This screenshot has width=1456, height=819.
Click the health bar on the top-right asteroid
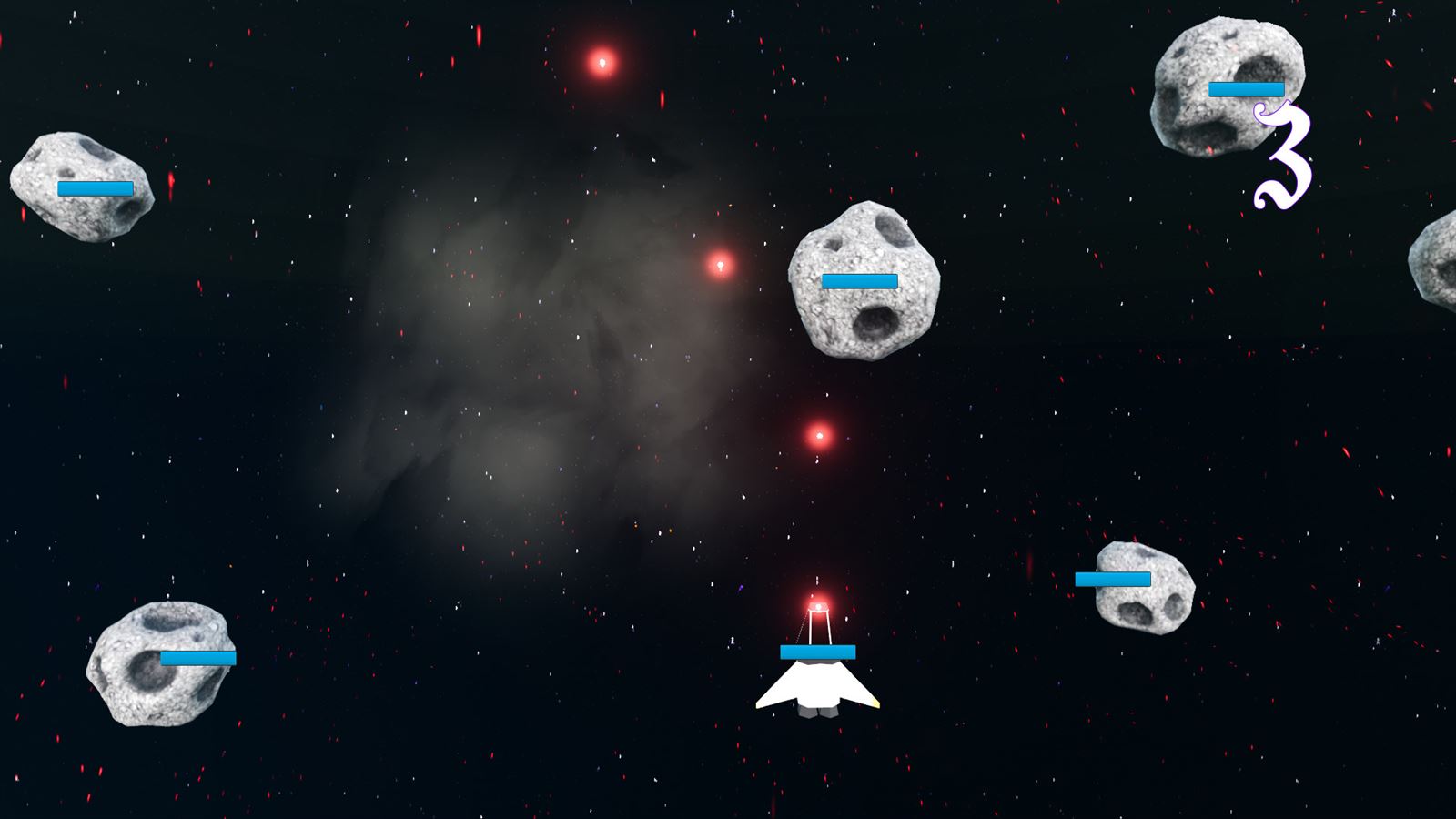pos(1246,90)
